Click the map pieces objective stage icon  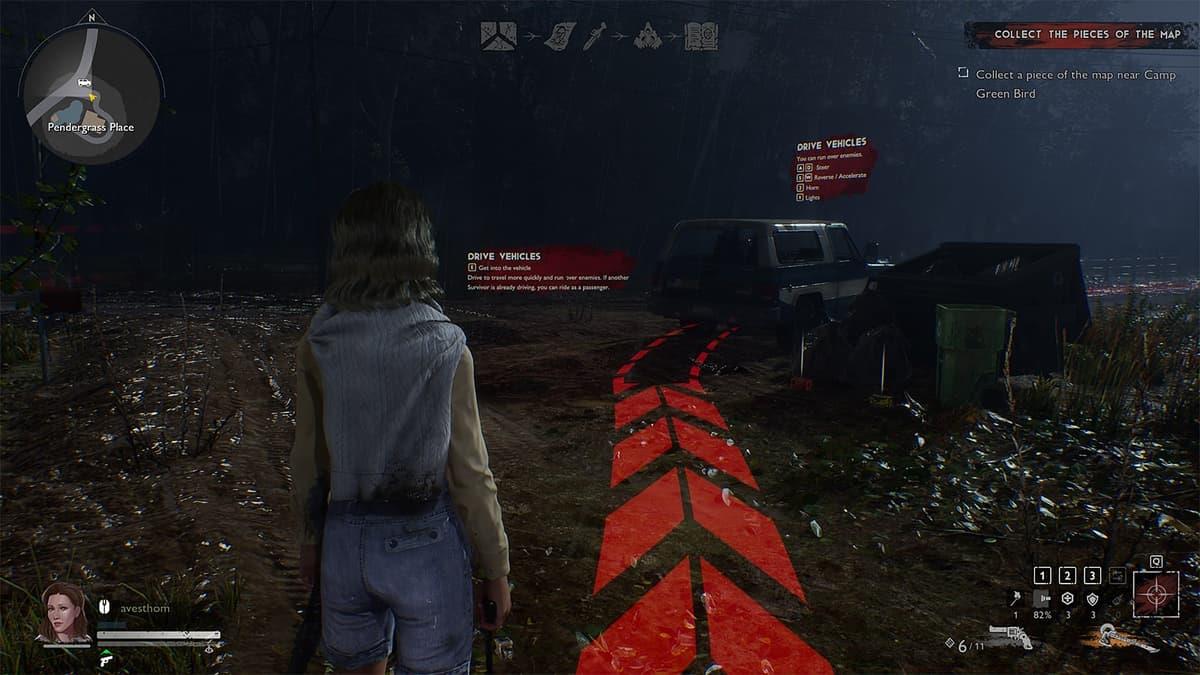pyautogui.click(x=498, y=35)
